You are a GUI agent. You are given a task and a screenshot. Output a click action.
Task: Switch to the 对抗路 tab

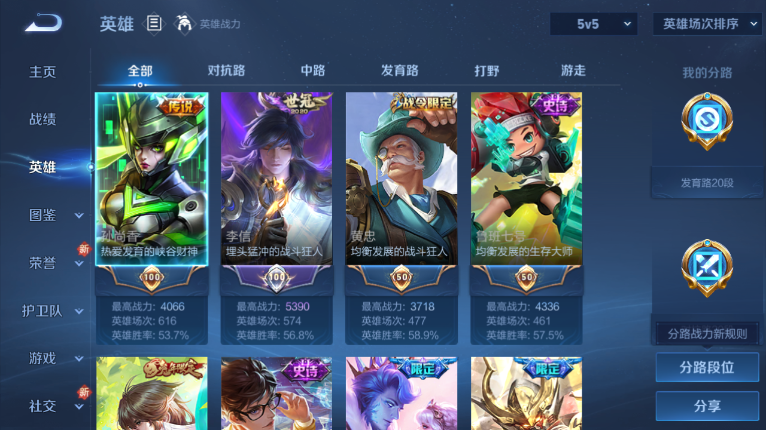(226, 71)
